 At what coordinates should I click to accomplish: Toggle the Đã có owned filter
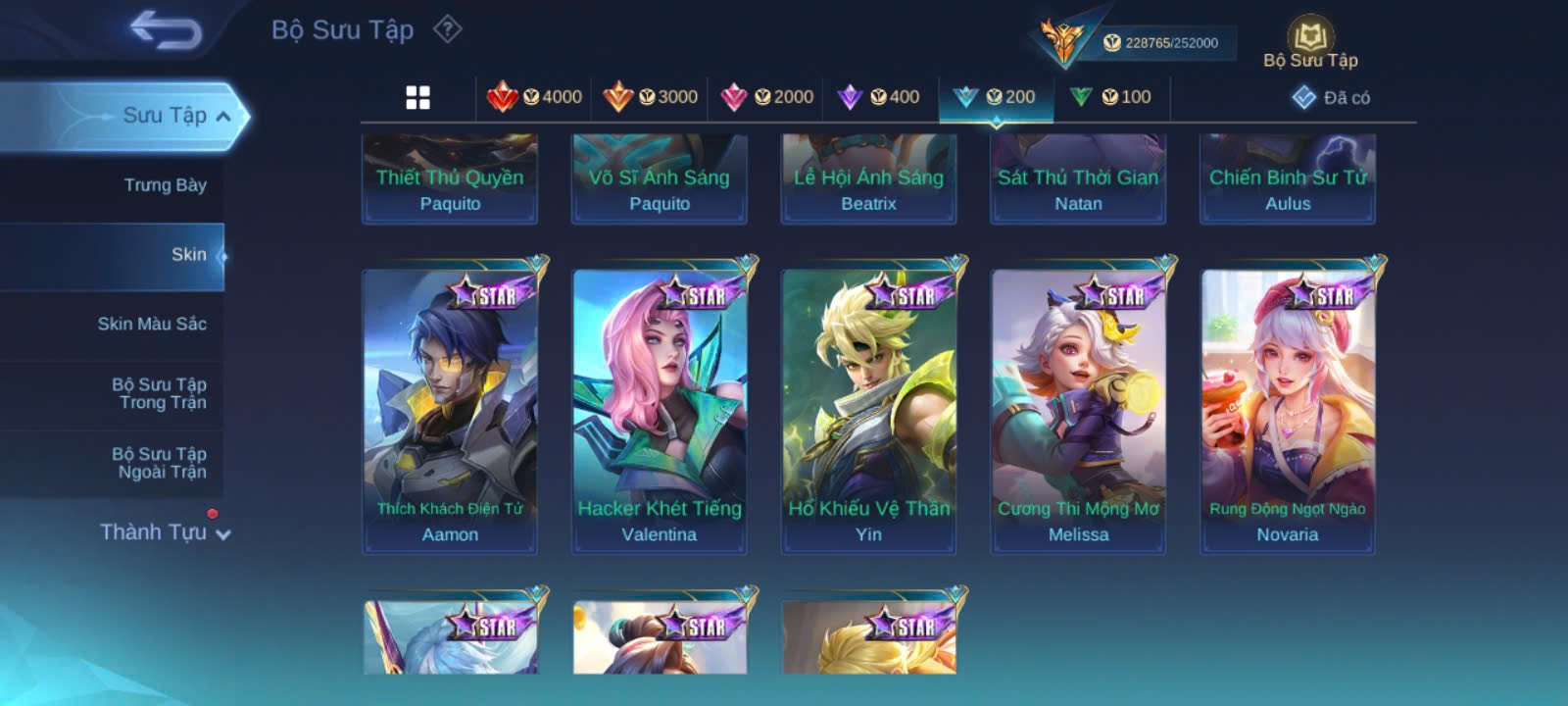click(1331, 97)
